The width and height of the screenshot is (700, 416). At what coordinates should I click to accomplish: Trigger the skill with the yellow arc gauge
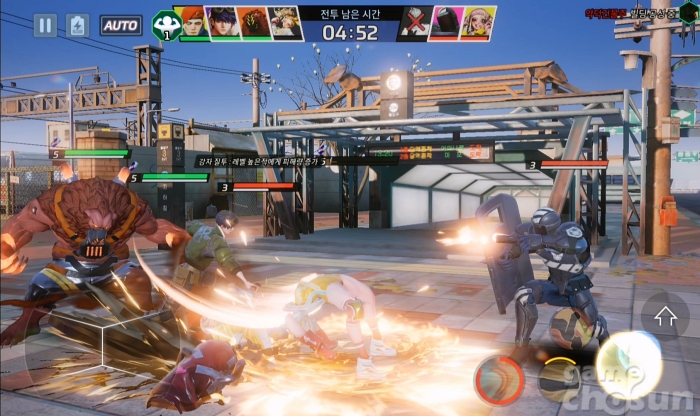point(559,379)
